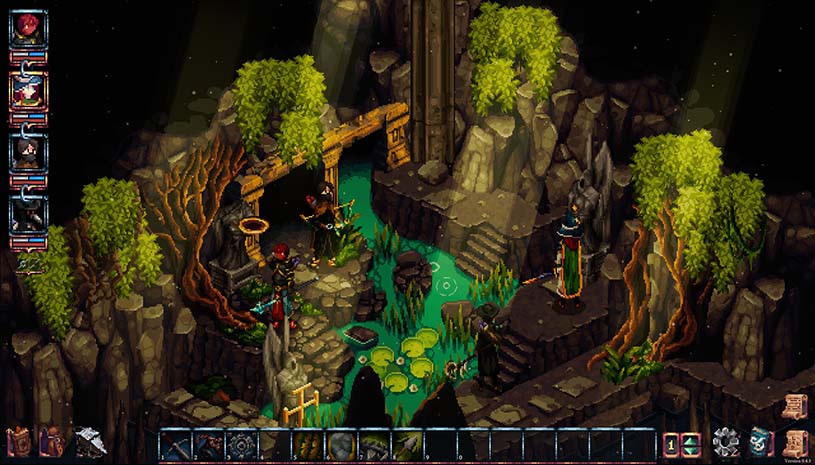815x465 pixels.
Task: Select the round gear-shaped item in slot 3
Action: (x=243, y=443)
